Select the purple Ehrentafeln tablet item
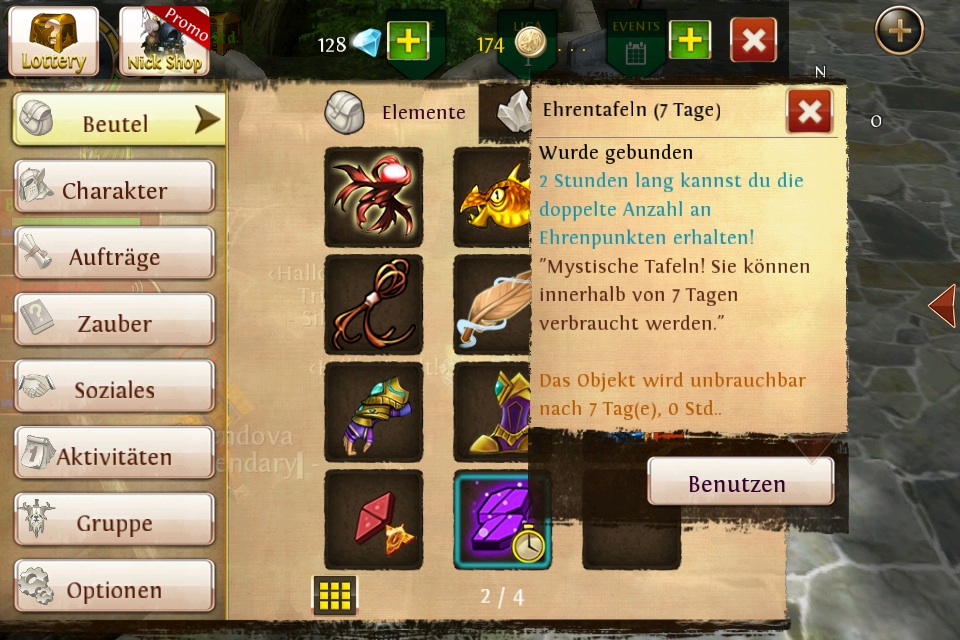 (x=502, y=519)
